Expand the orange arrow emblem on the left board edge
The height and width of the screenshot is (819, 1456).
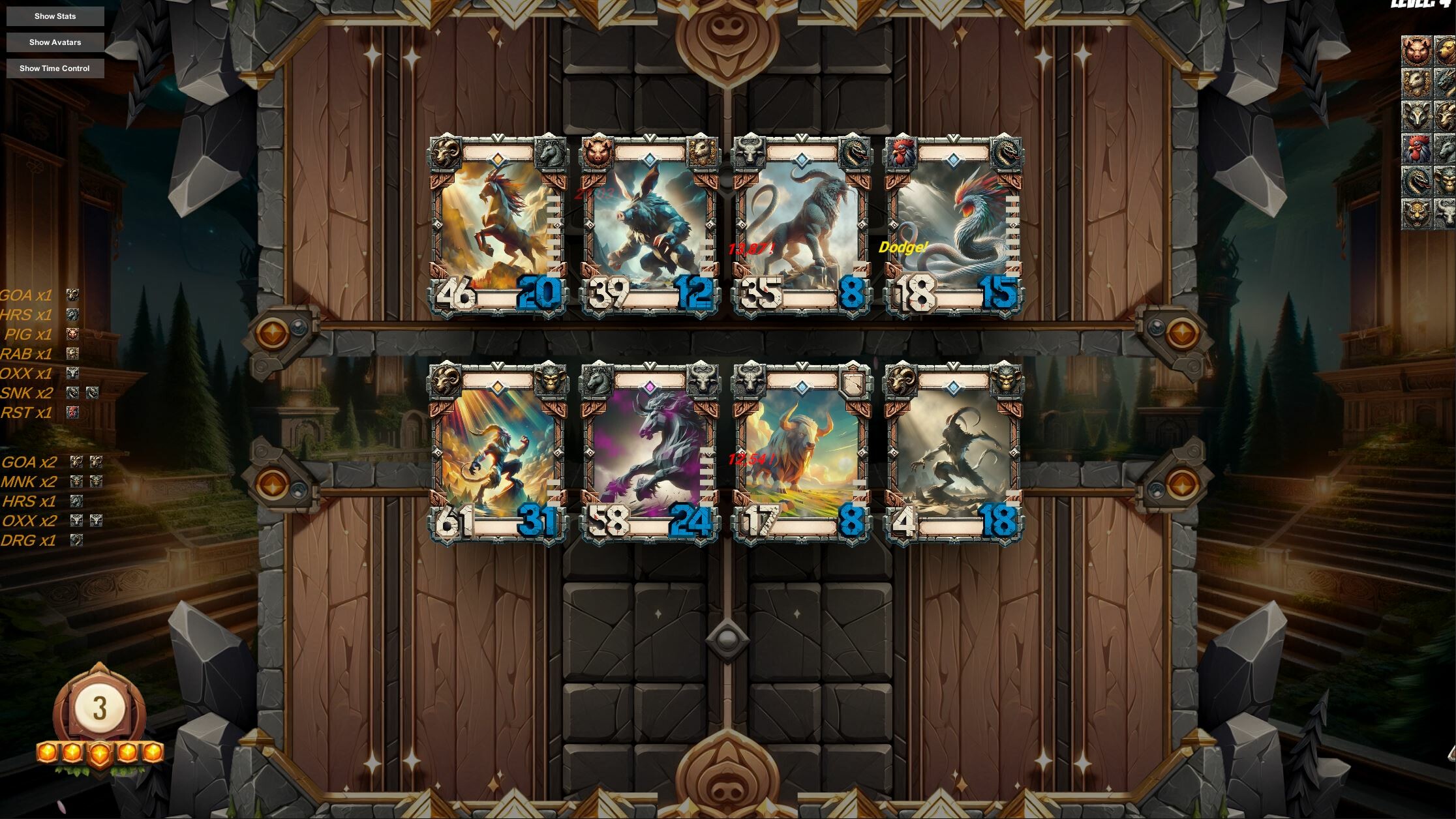pyautogui.click(x=274, y=333)
